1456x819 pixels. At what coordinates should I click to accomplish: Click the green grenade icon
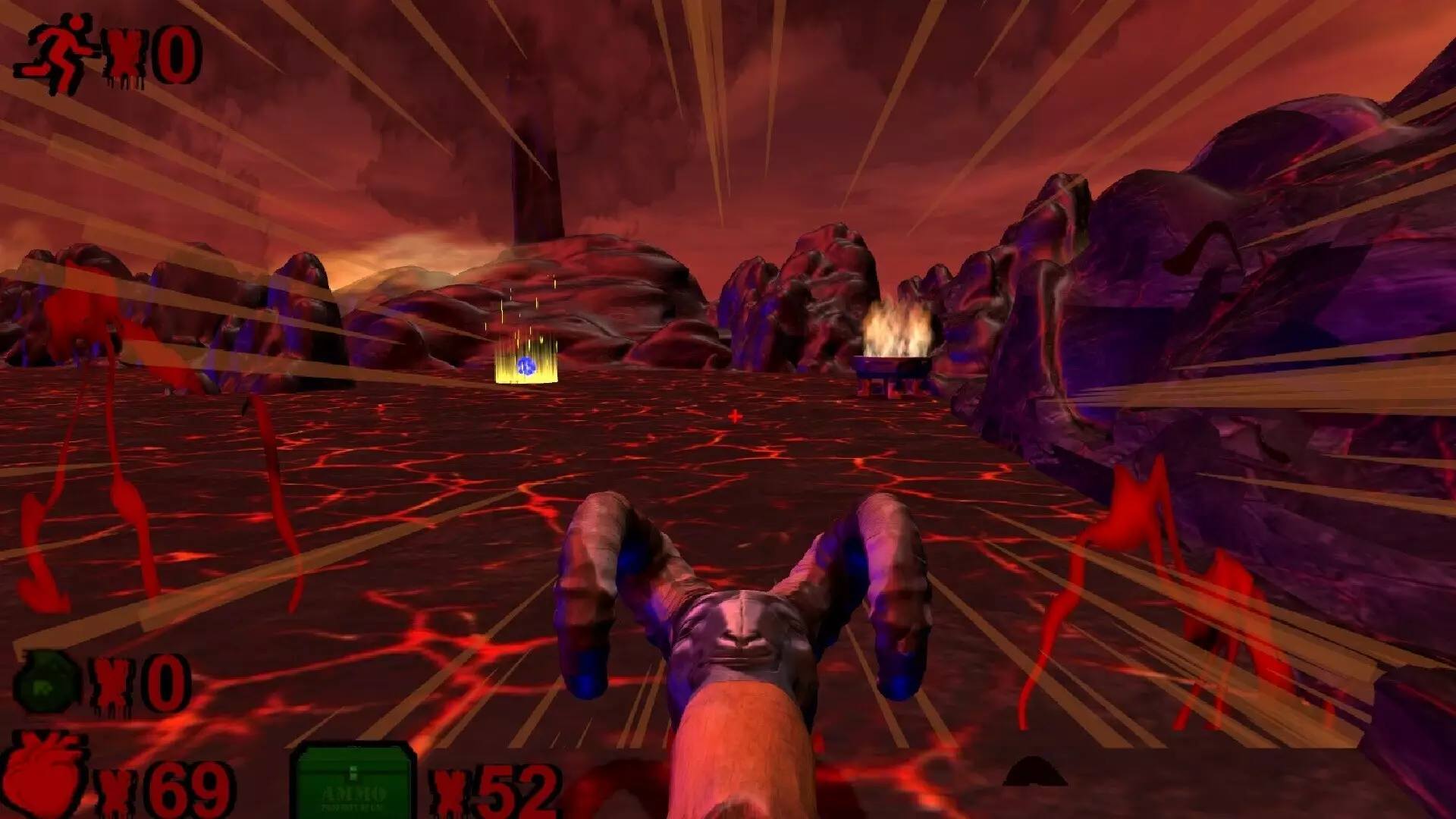47,680
